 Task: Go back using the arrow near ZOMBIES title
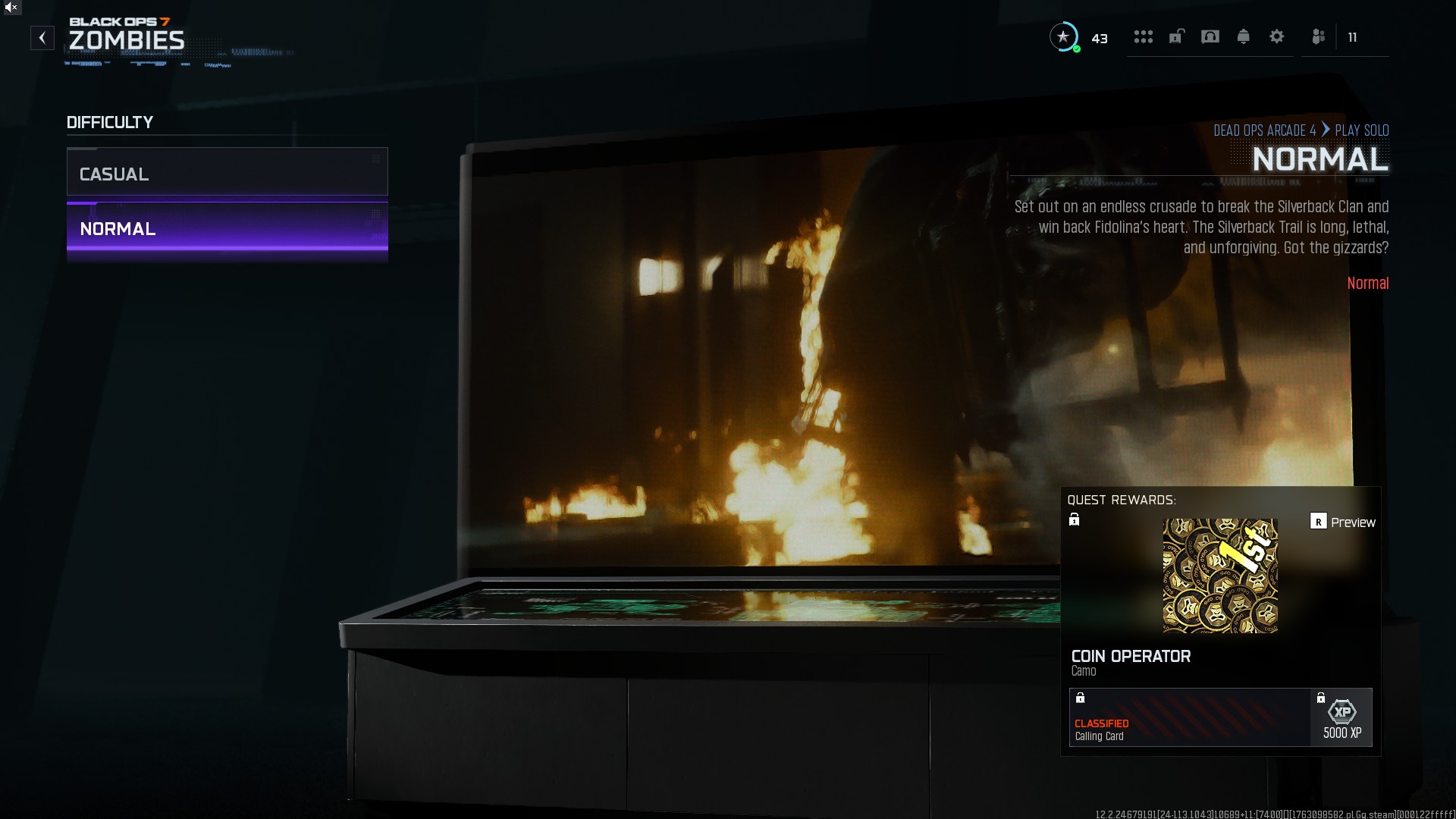coord(42,37)
